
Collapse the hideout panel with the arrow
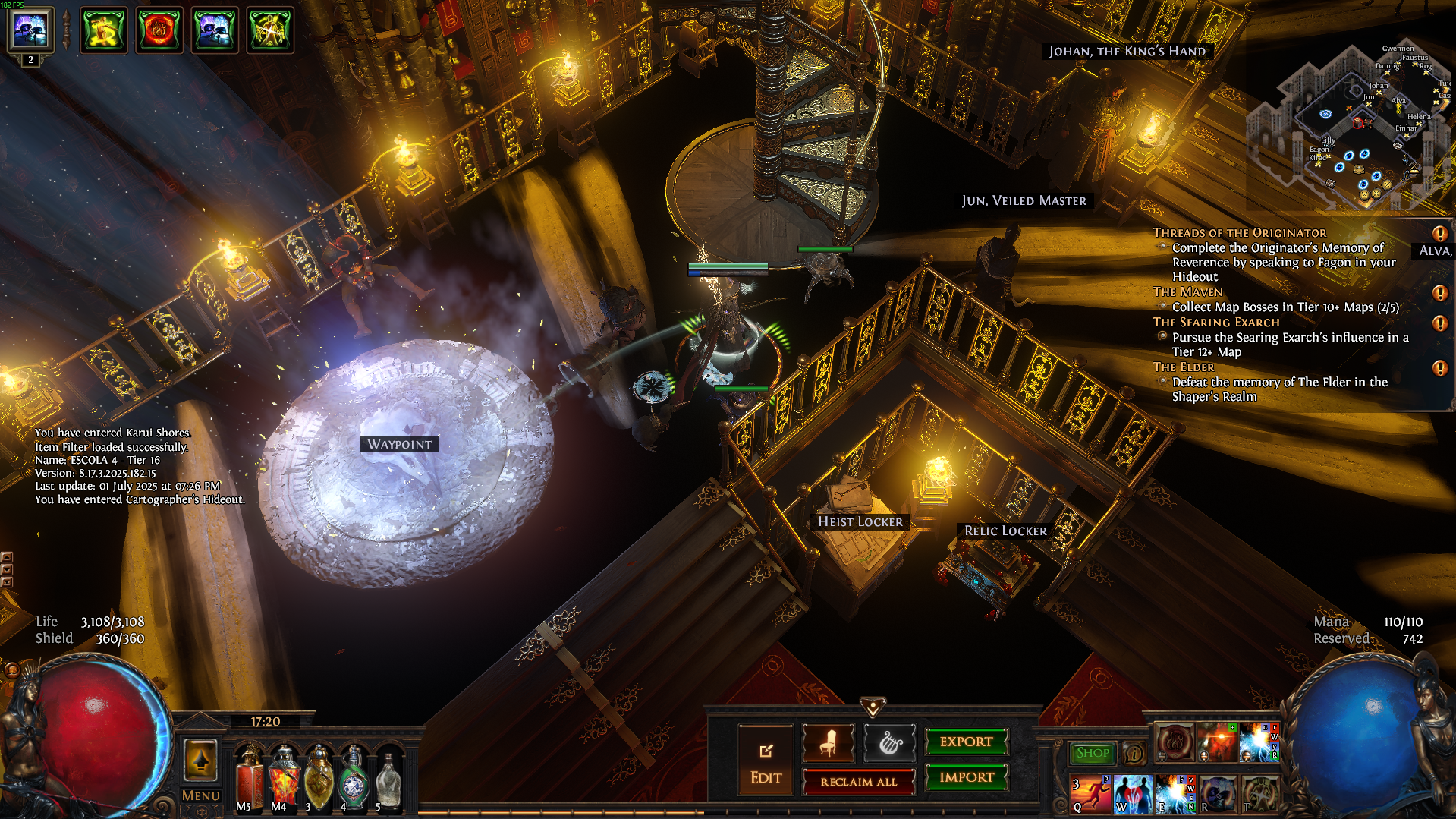[873, 707]
